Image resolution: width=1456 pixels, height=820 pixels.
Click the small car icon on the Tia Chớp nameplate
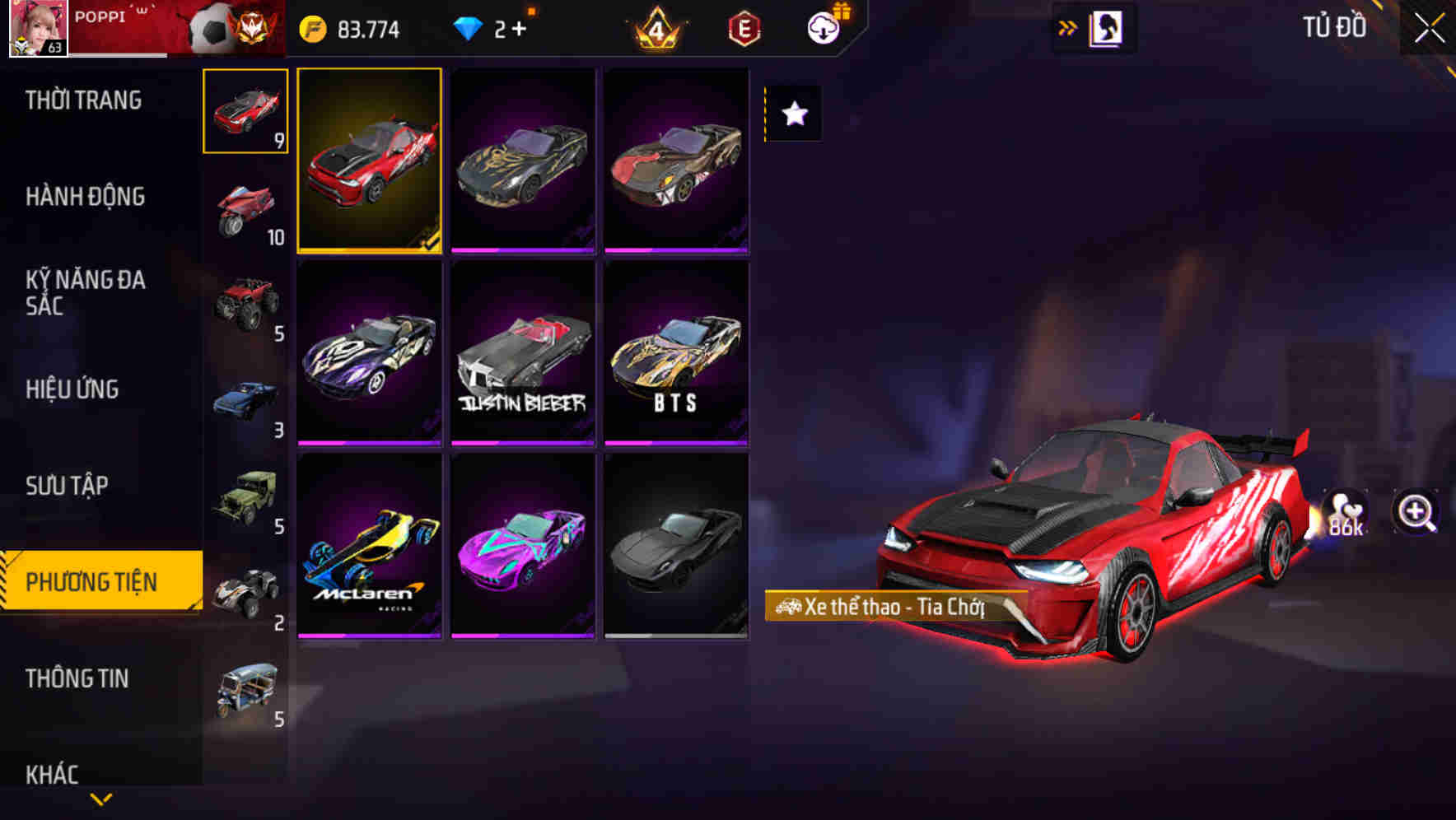point(789,607)
